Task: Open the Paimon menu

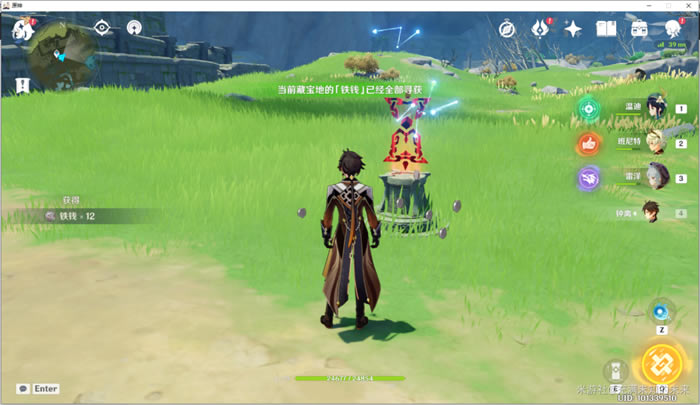Action: [x=23, y=30]
